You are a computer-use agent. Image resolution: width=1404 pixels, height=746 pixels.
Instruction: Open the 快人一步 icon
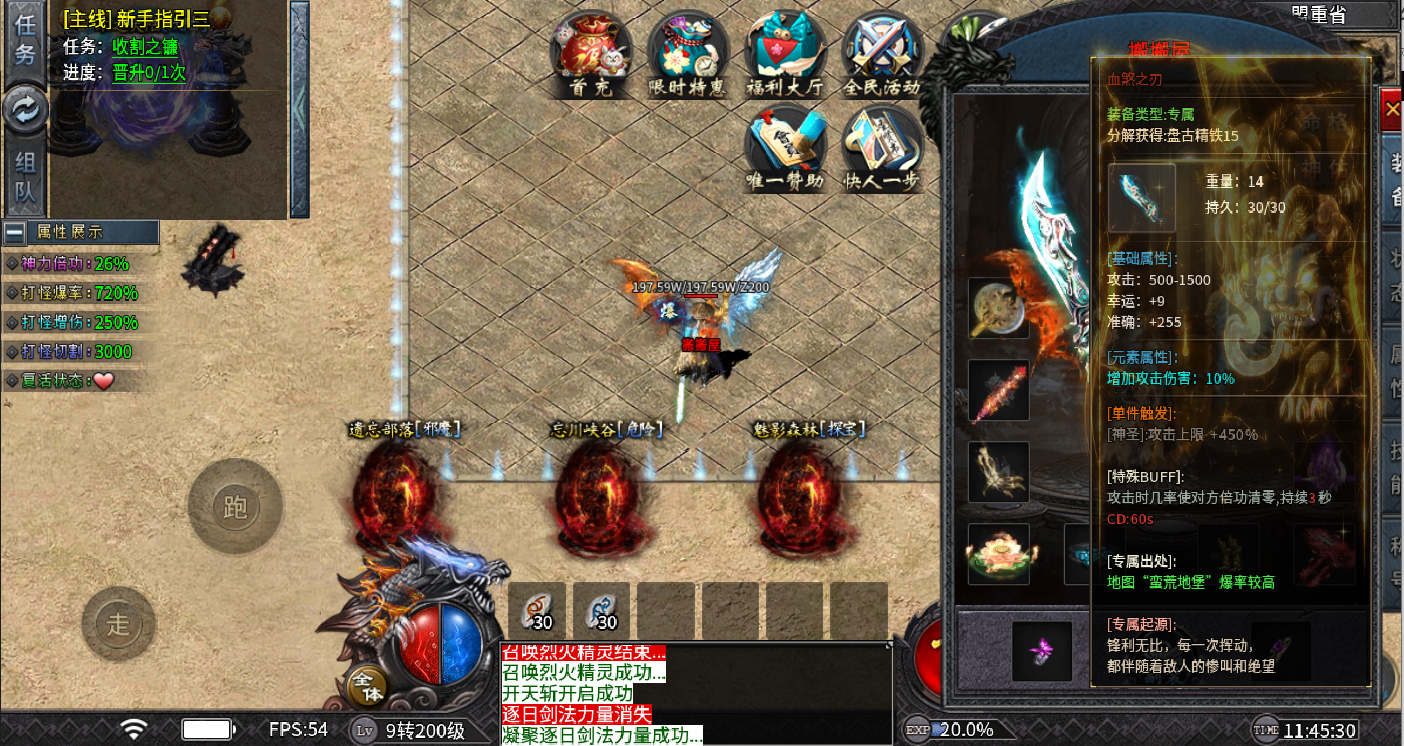tap(881, 150)
